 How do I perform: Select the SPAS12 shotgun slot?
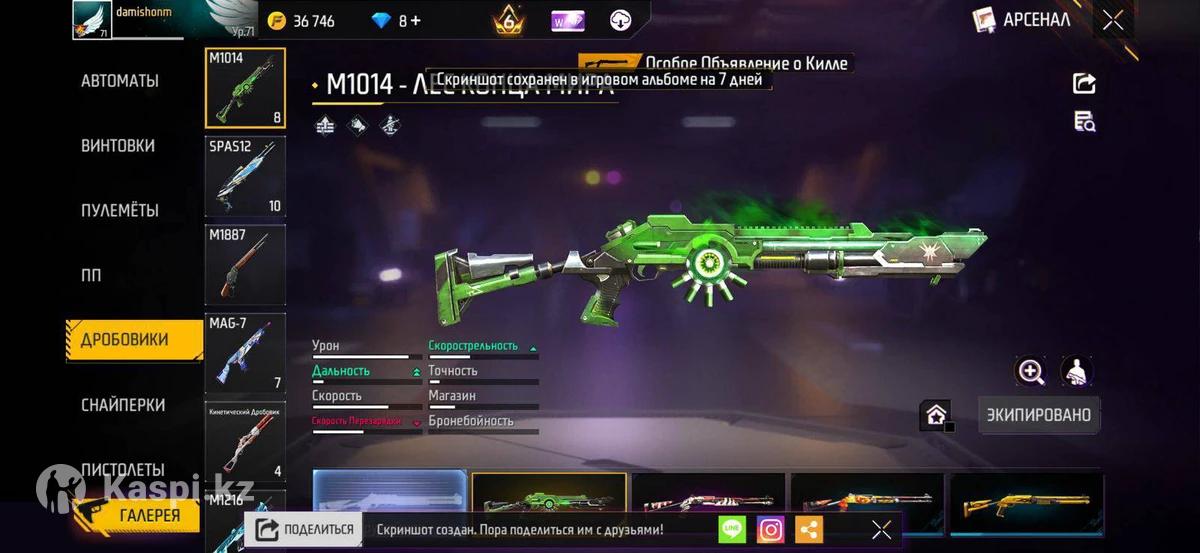point(245,176)
